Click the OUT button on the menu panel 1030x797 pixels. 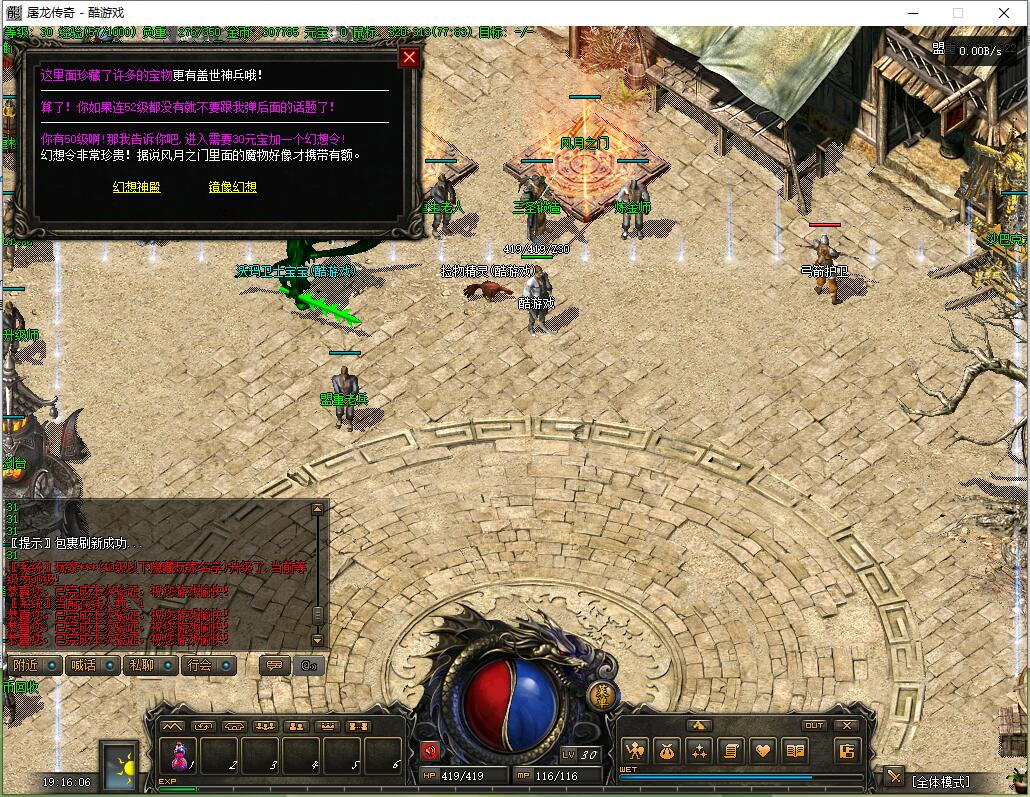[x=814, y=726]
